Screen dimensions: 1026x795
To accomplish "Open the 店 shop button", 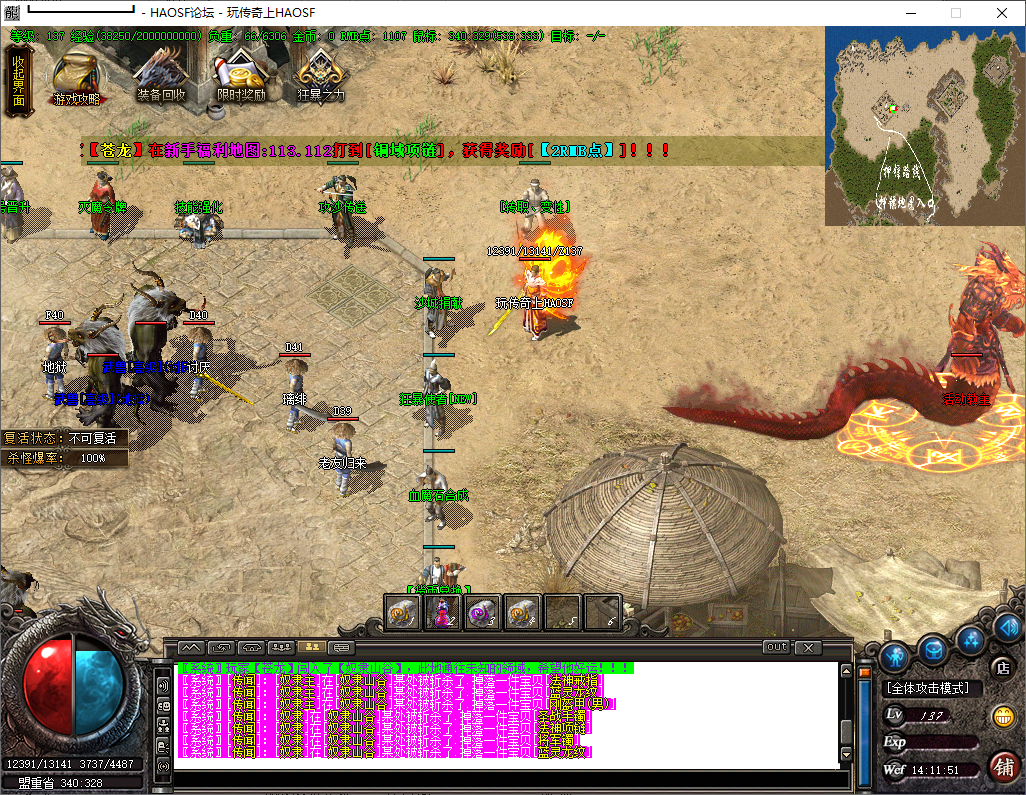I will pyautogui.click(x=1000, y=667).
